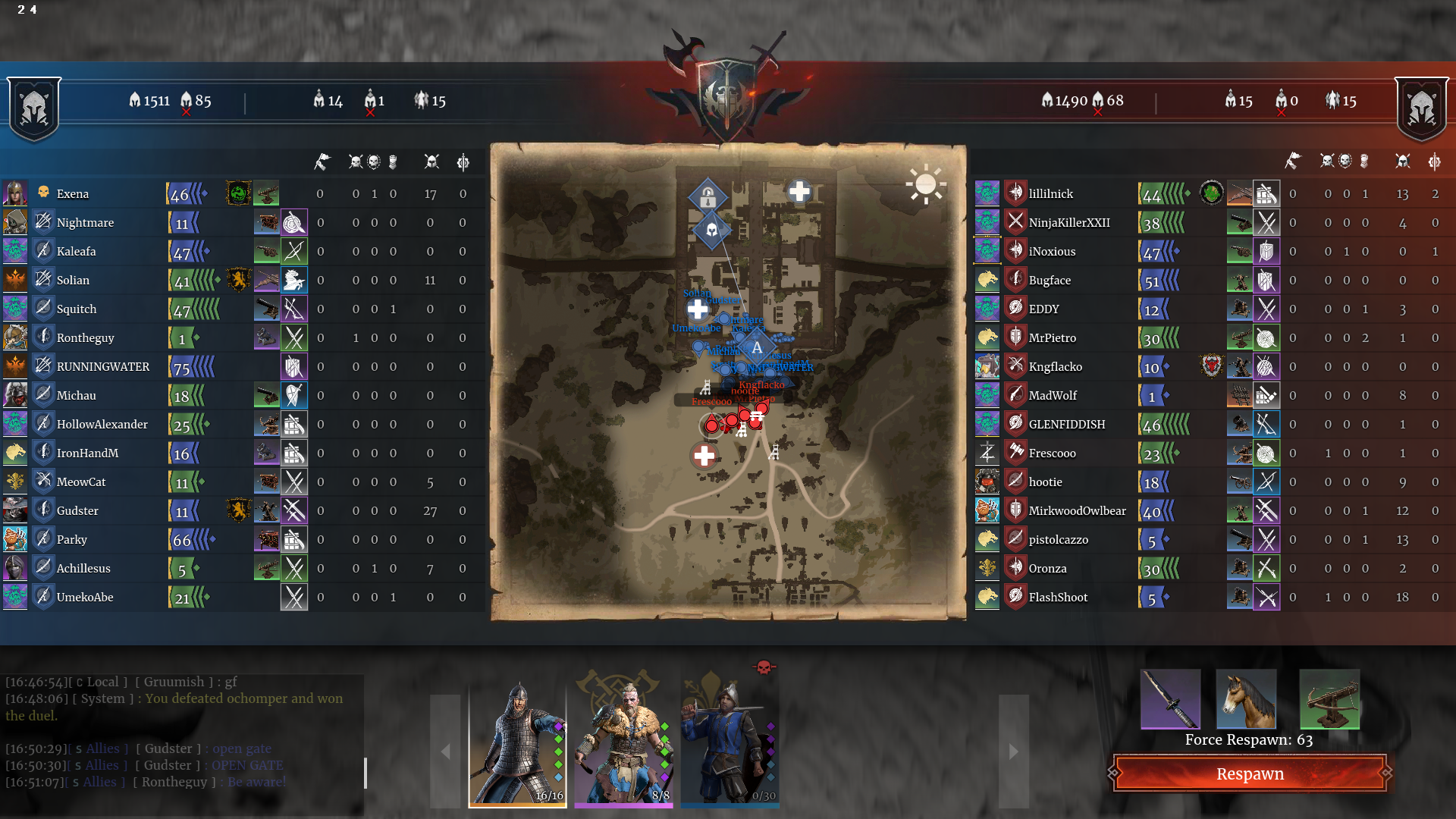Show the next unit cards with right arrow

click(x=1013, y=751)
